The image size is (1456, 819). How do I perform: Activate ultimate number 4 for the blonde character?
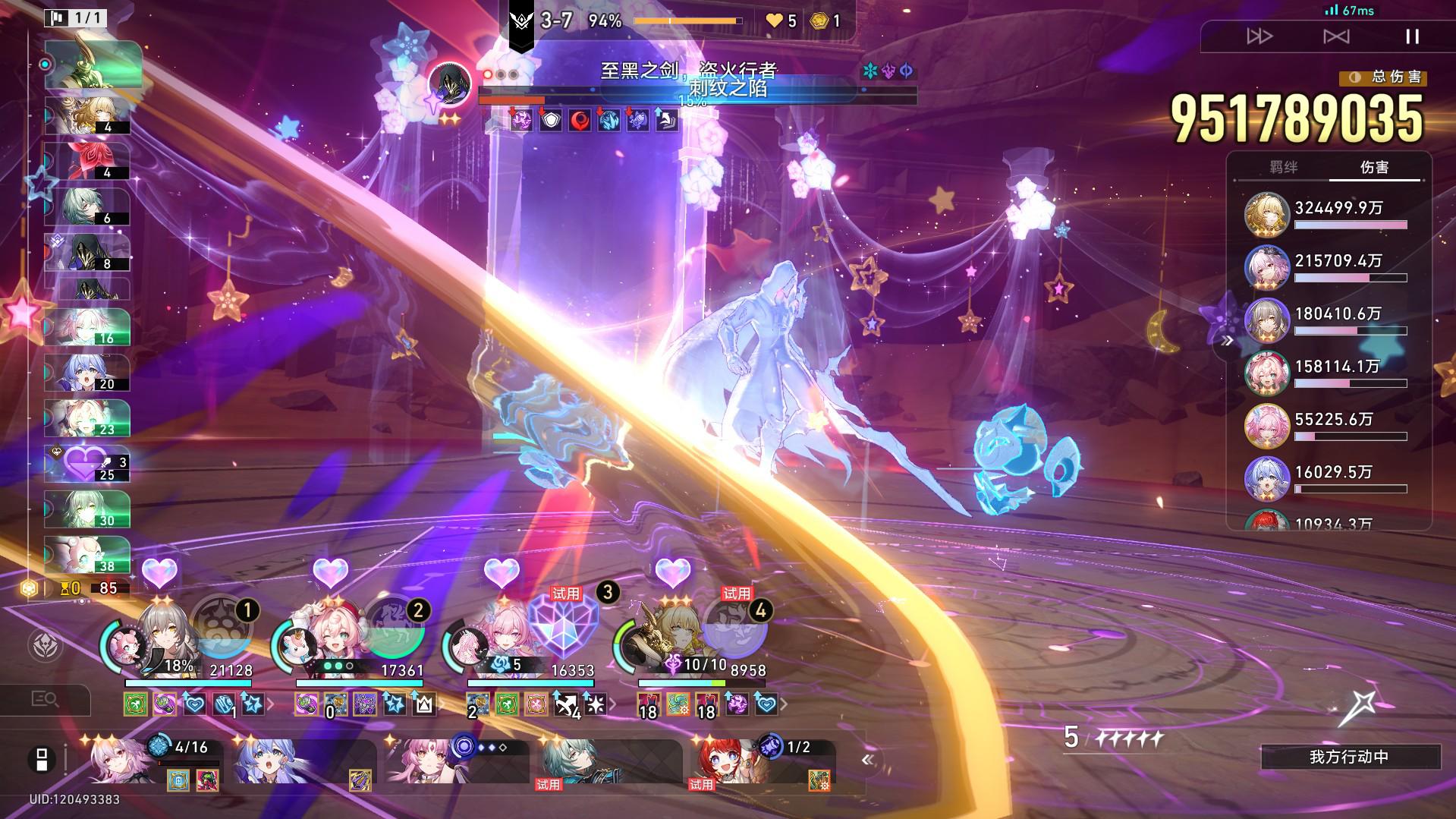tap(734, 628)
